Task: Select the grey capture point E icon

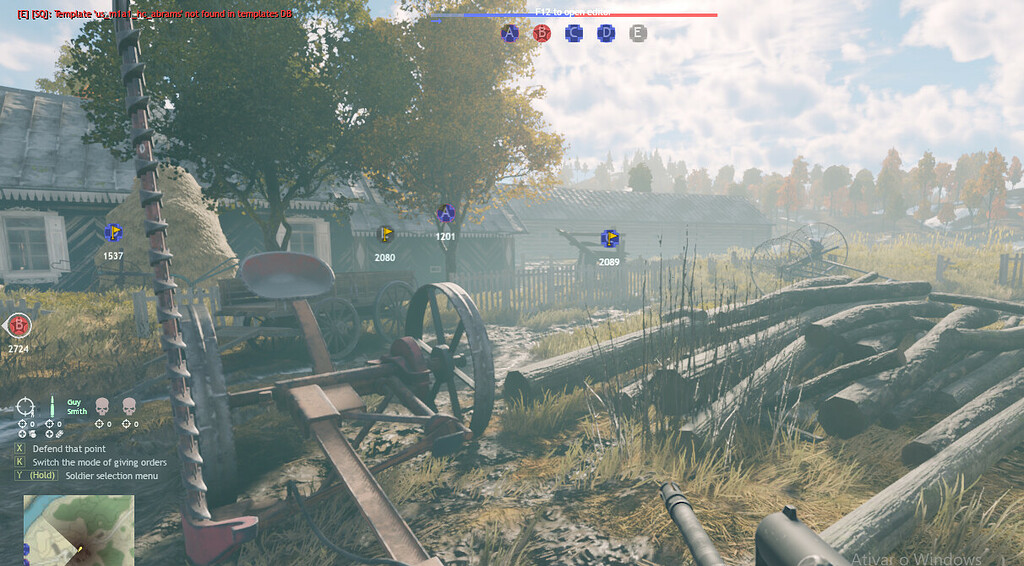Action: 638,33
